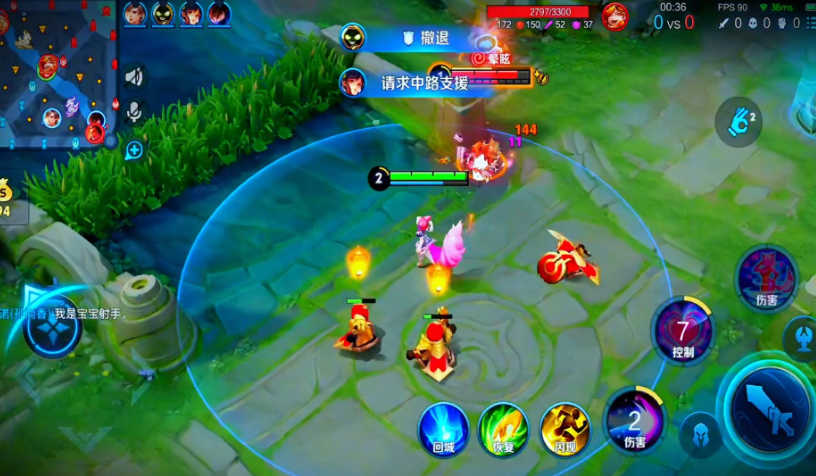
Task: Toggle the microphone voice chat icon
Action: (x=134, y=111)
